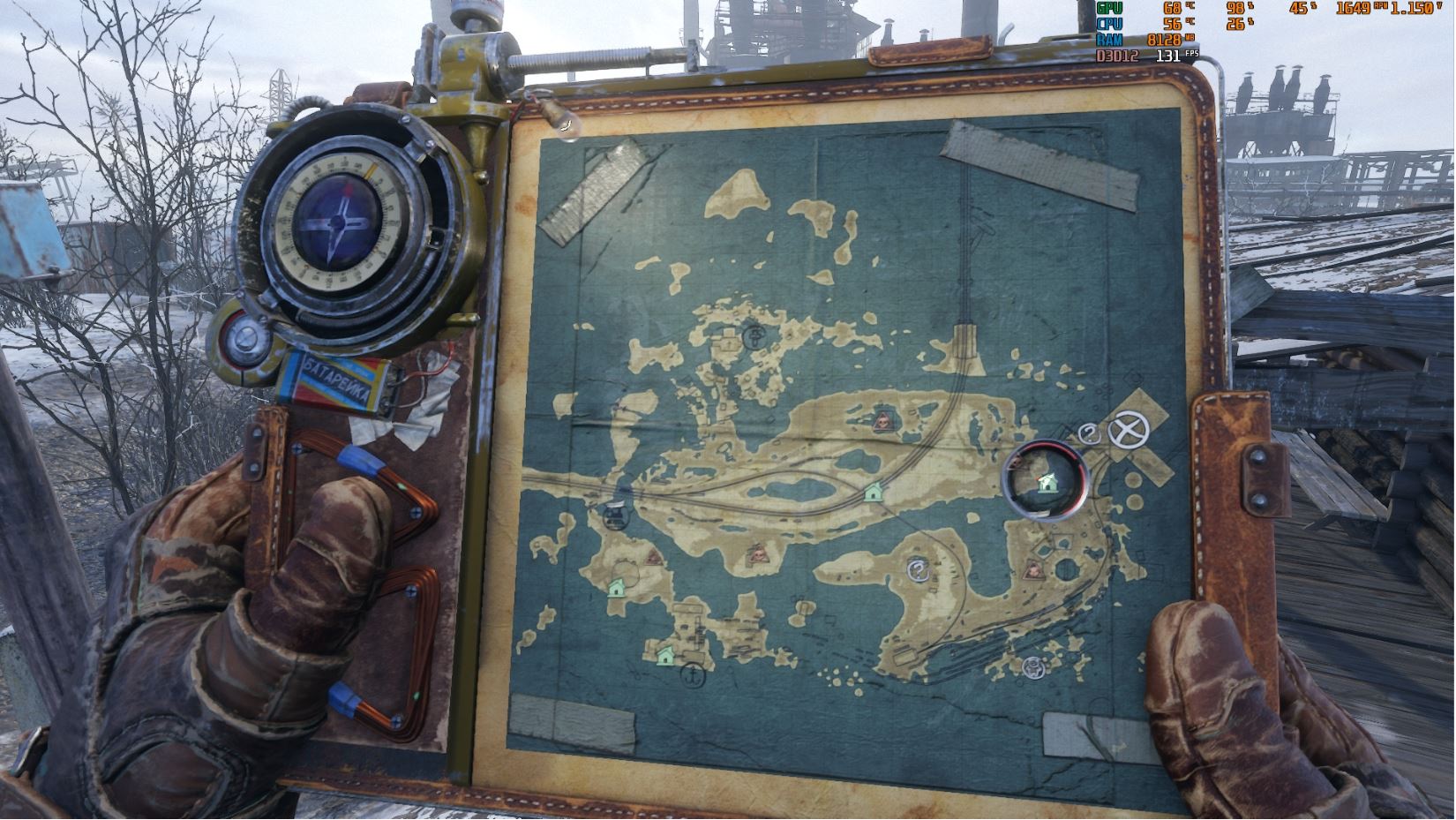This screenshot has height=820, width=1456.
Task: Select the green house marker nearest the anchor
Action: 666,655
